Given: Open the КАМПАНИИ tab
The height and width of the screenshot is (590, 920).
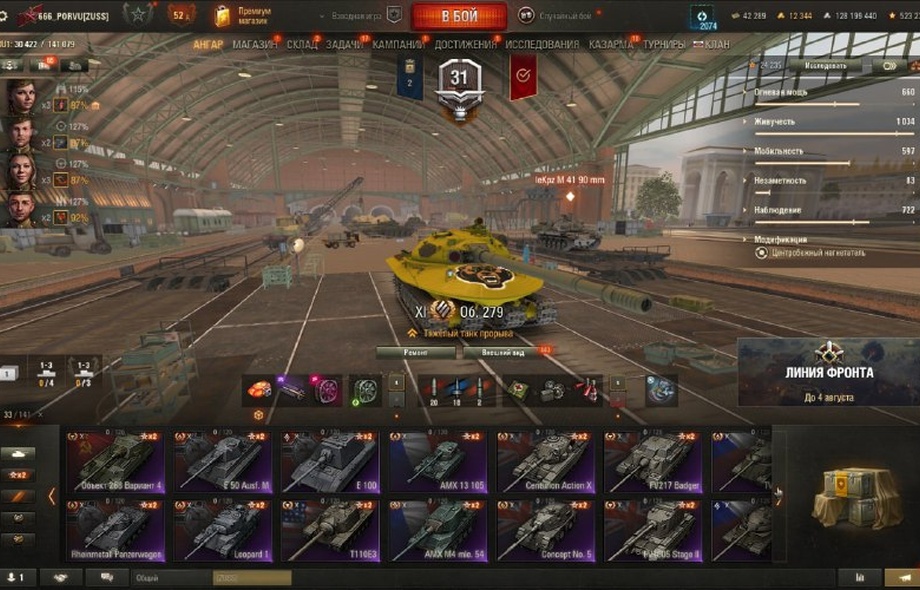Looking at the screenshot, I should [398, 45].
